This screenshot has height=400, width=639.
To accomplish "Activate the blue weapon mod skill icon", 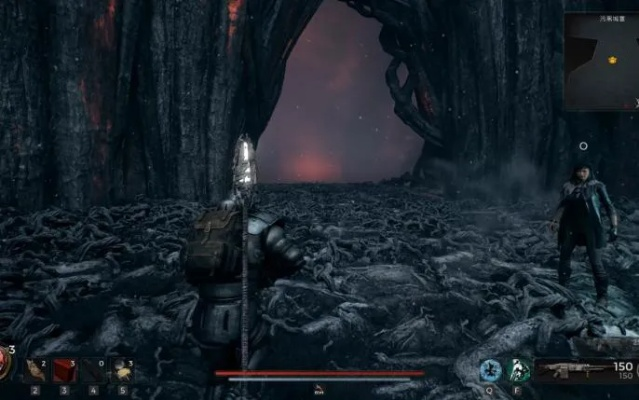I will (490, 370).
